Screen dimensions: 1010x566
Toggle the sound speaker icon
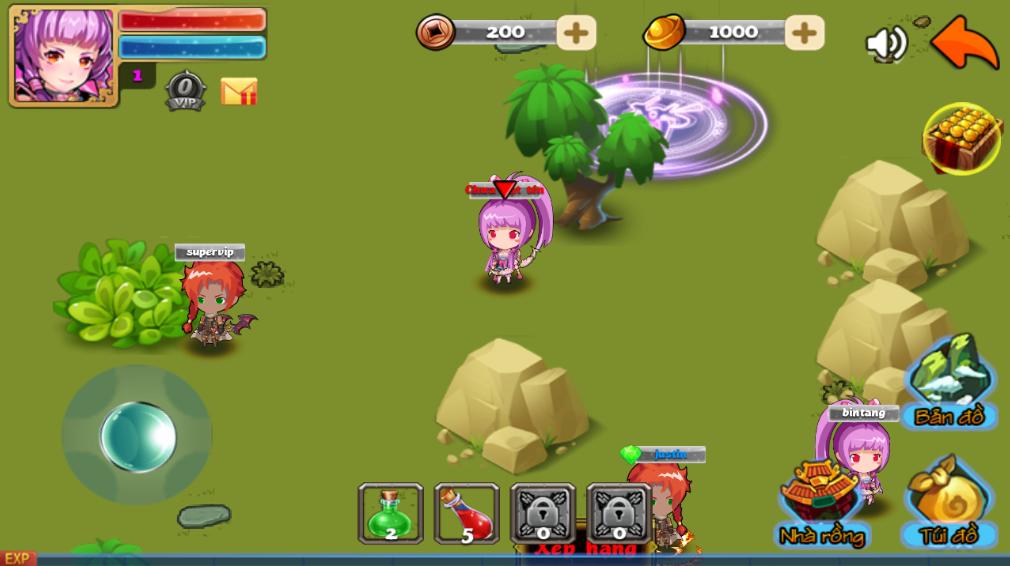click(x=884, y=43)
